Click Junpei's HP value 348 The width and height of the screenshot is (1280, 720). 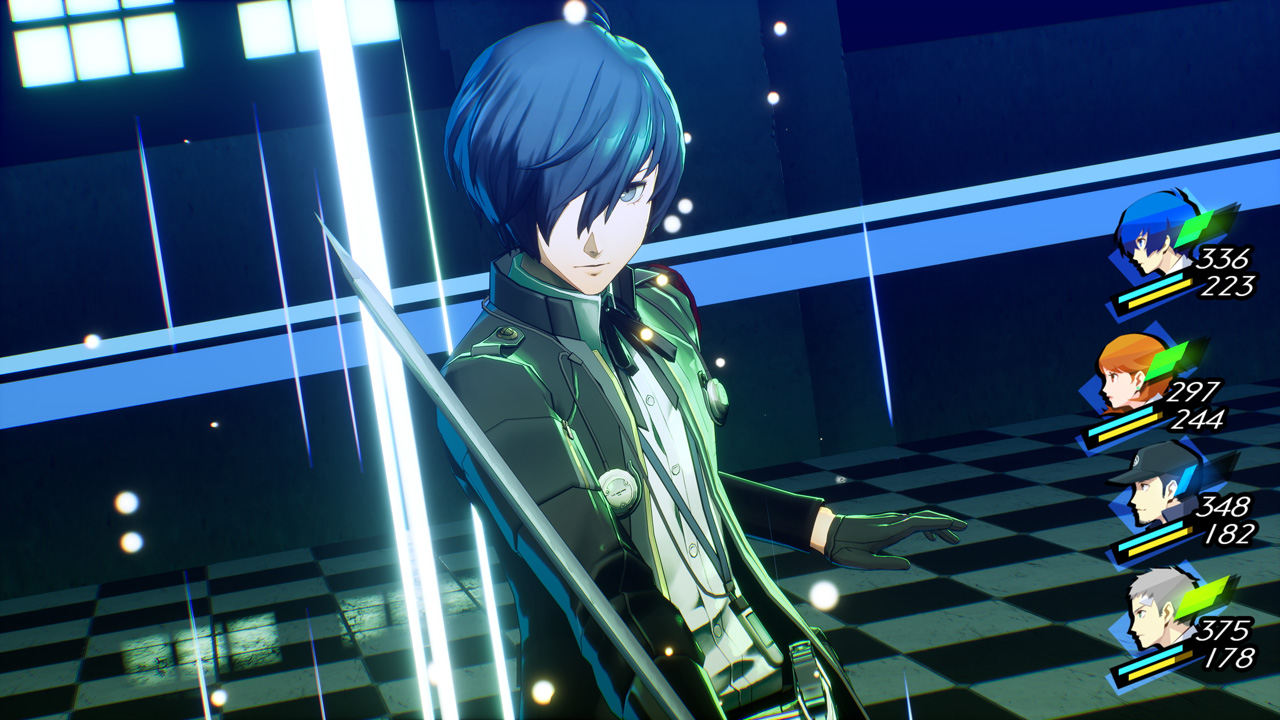tap(1224, 506)
